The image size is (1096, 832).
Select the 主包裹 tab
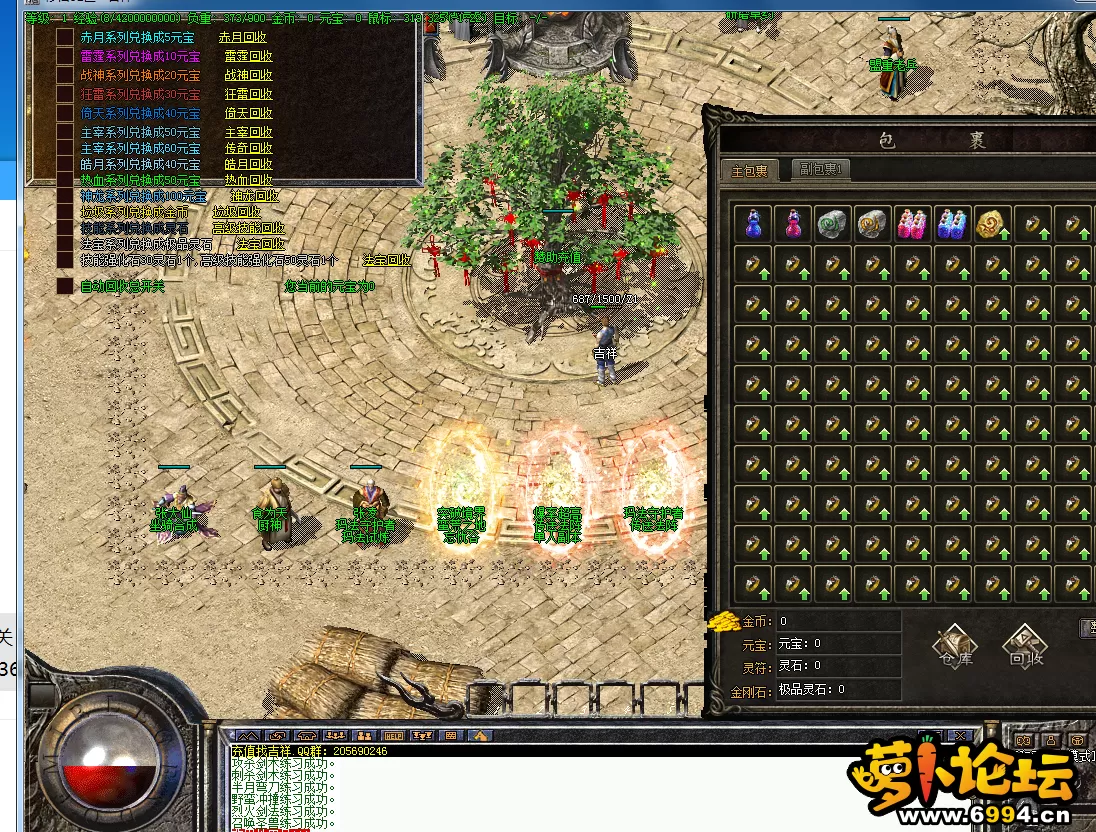coord(749,171)
